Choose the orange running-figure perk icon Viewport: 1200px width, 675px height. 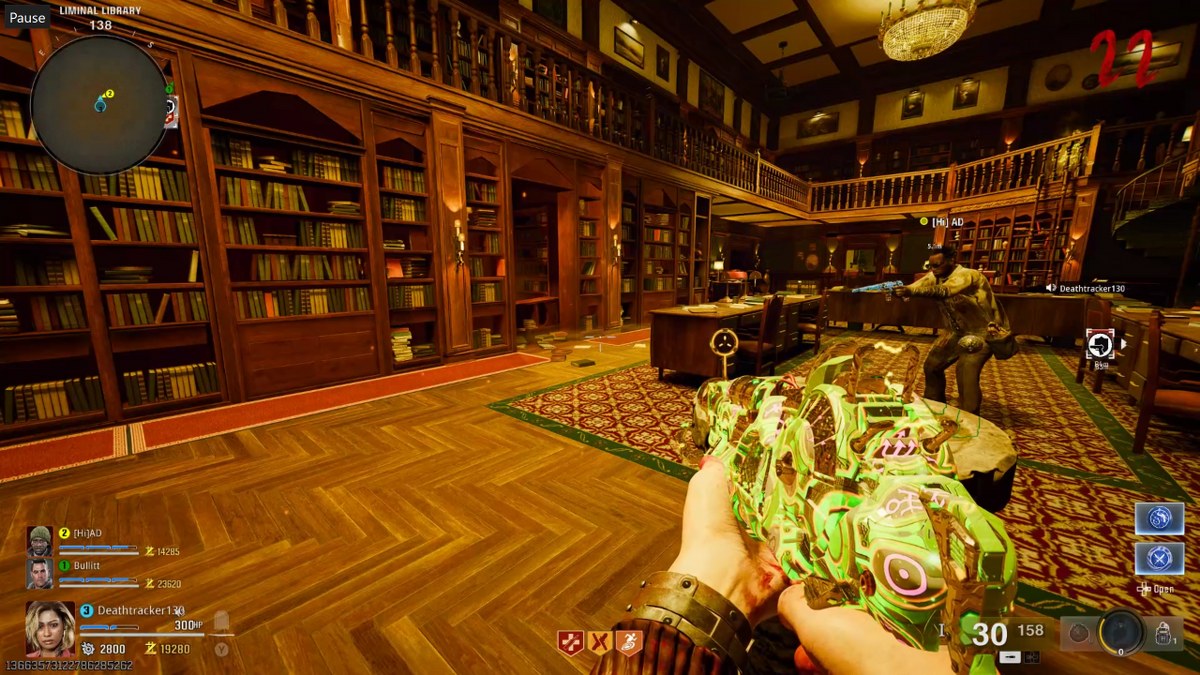[x=629, y=643]
